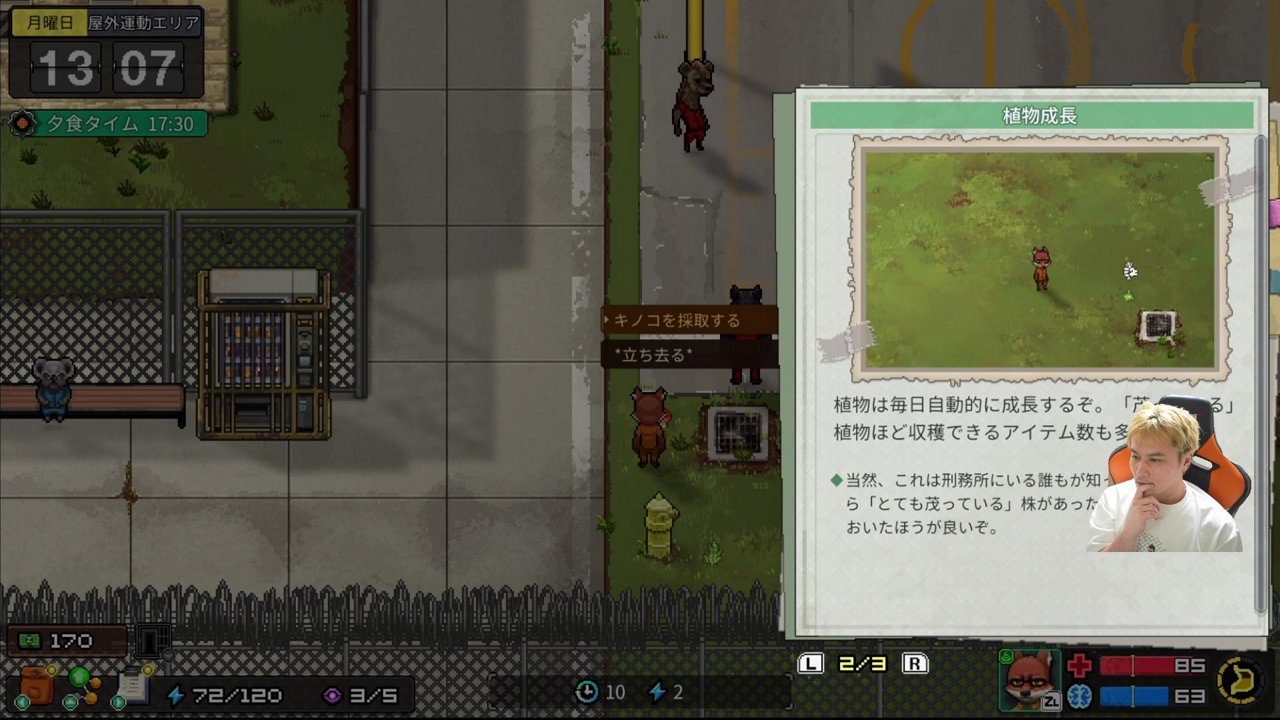The width and height of the screenshot is (1280, 720).
Task: Click the clock icon next to 10
Action: 587,692
